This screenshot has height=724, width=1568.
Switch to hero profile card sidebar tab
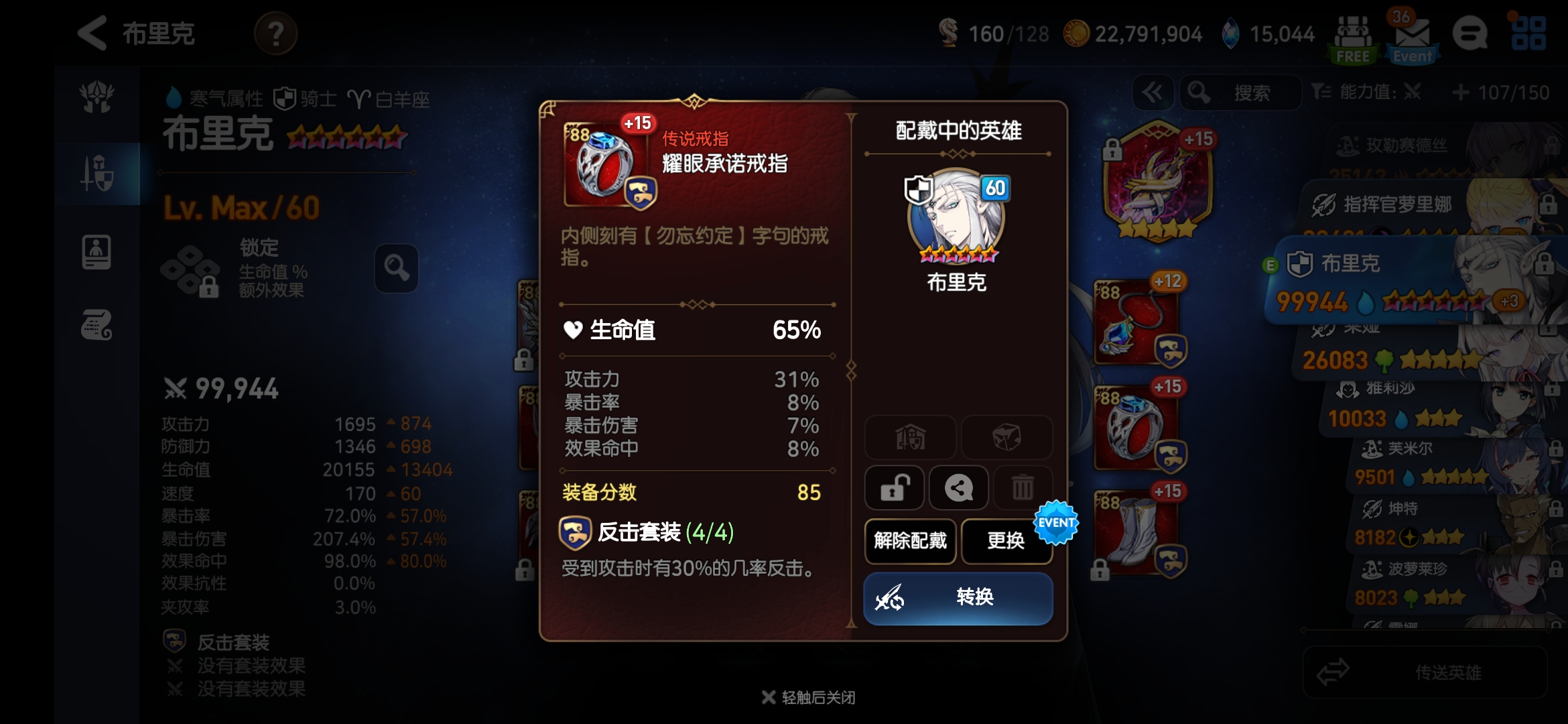[98, 251]
